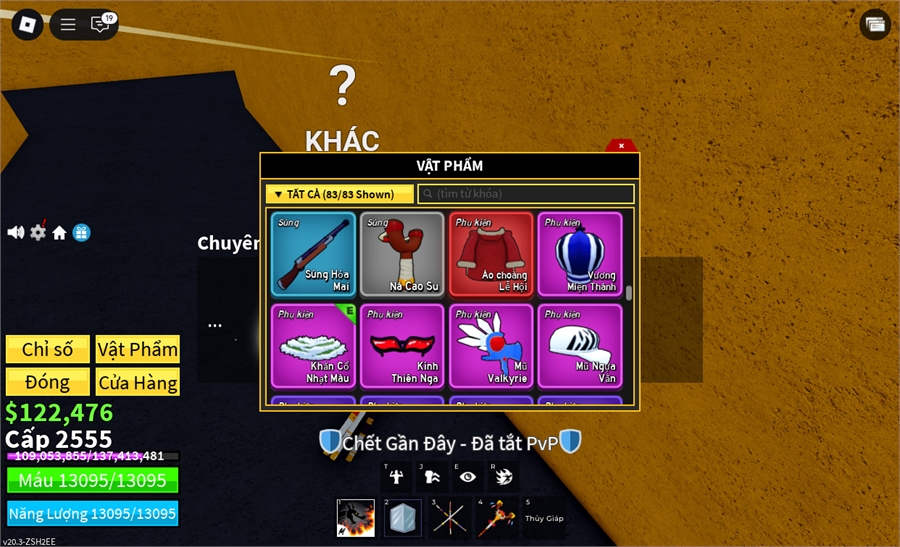Image resolution: width=900 pixels, height=547 pixels.
Task: Pick the Mũ Ngựa Vằn cap
Action: [580, 345]
